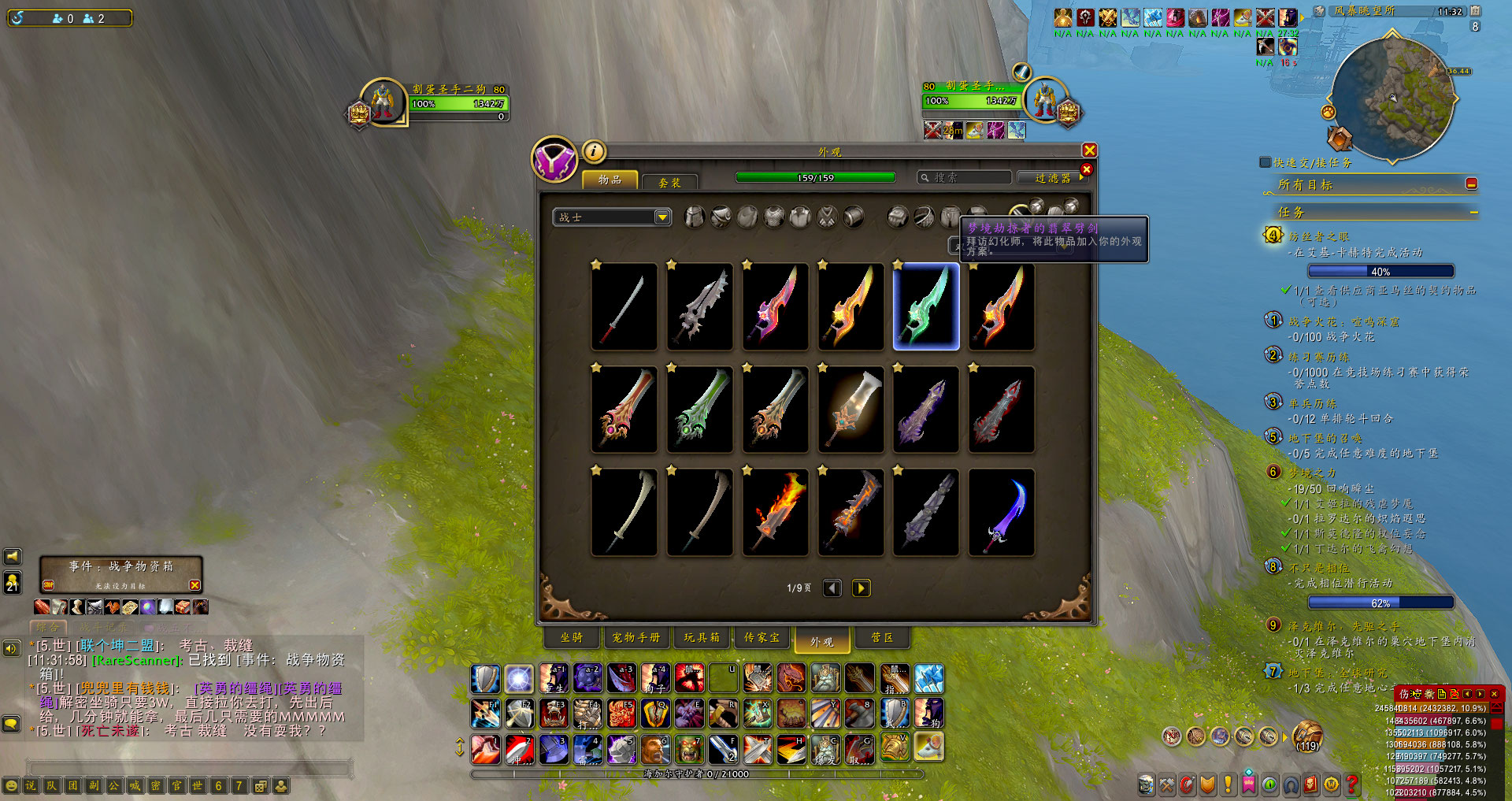
Task: Choose the blue-purple curved scimitar appearance
Action: pos(1002,513)
